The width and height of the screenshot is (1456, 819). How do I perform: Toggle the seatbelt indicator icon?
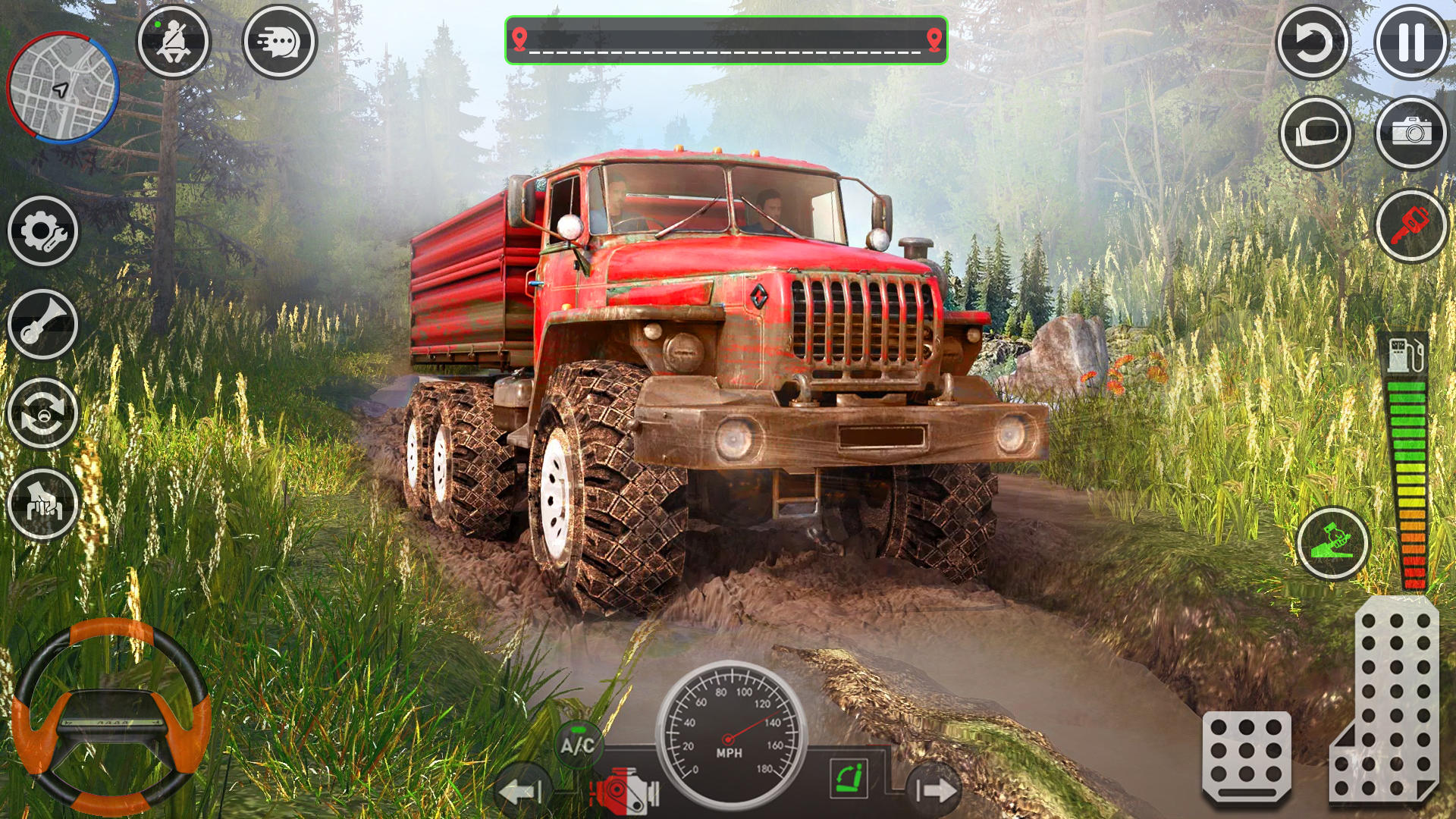[x=176, y=42]
